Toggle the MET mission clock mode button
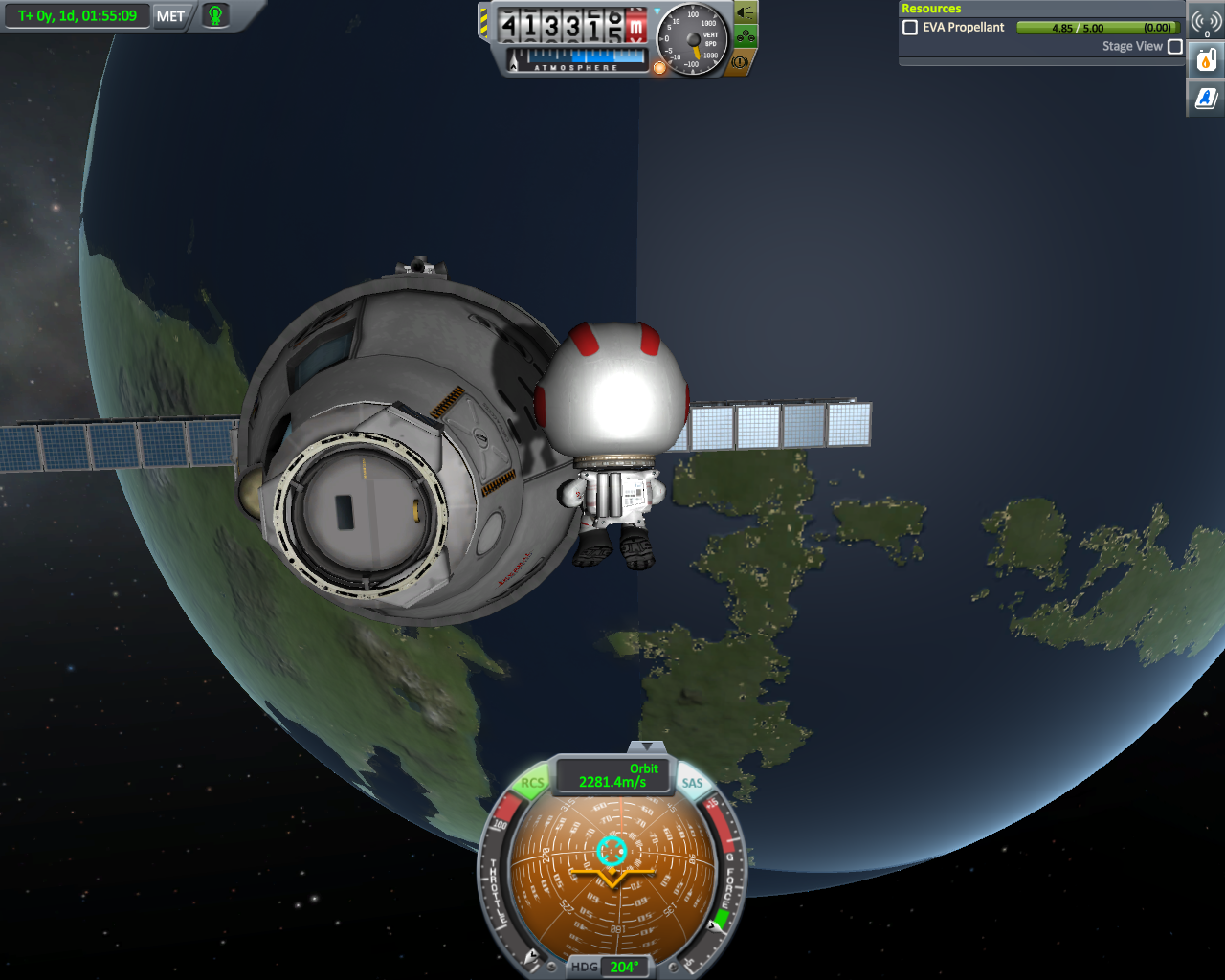The width and height of the screenshot is (1225, 980). (x=170, y=16)
